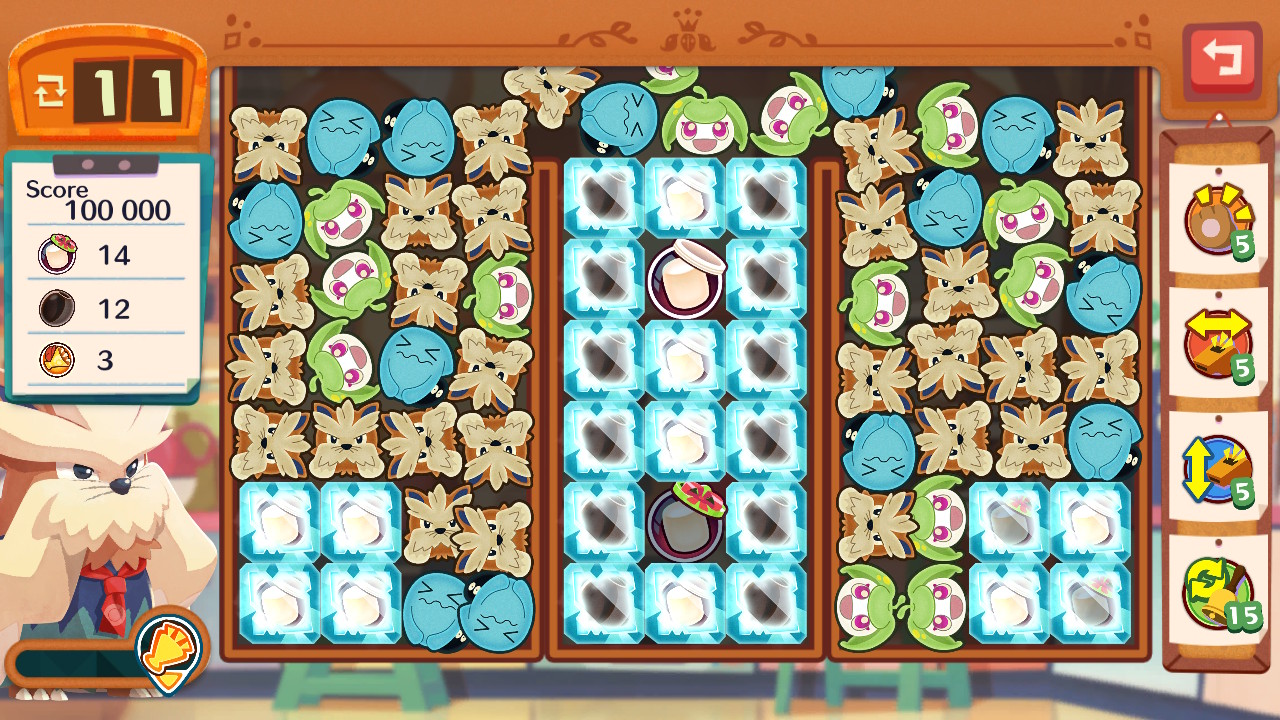Use the green shuffle bell item
Viewport: 1280px width, 720px height.
click(x=1217, y=594)
